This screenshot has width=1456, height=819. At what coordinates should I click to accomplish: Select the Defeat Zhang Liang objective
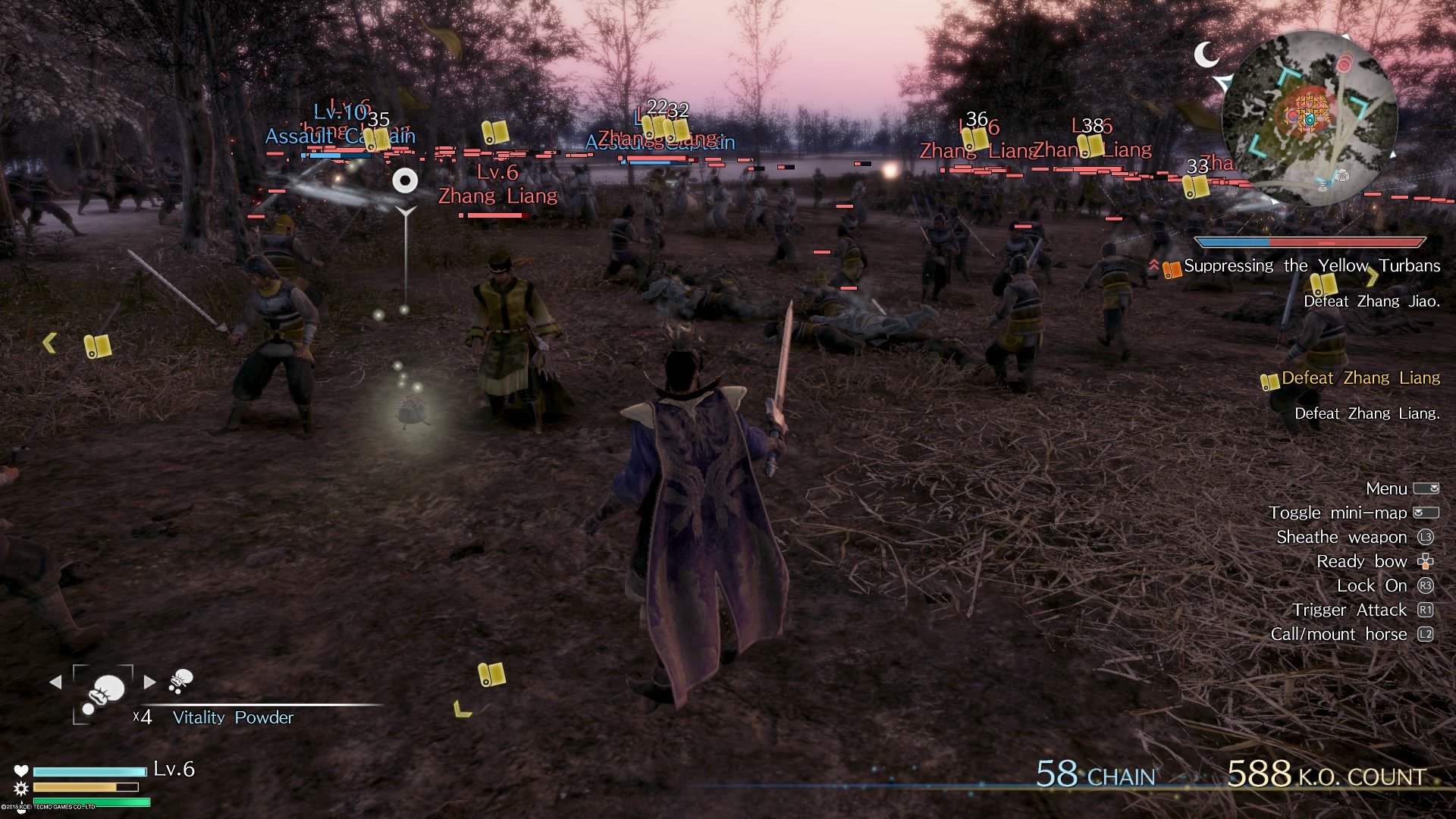(x=1361, y=378)
